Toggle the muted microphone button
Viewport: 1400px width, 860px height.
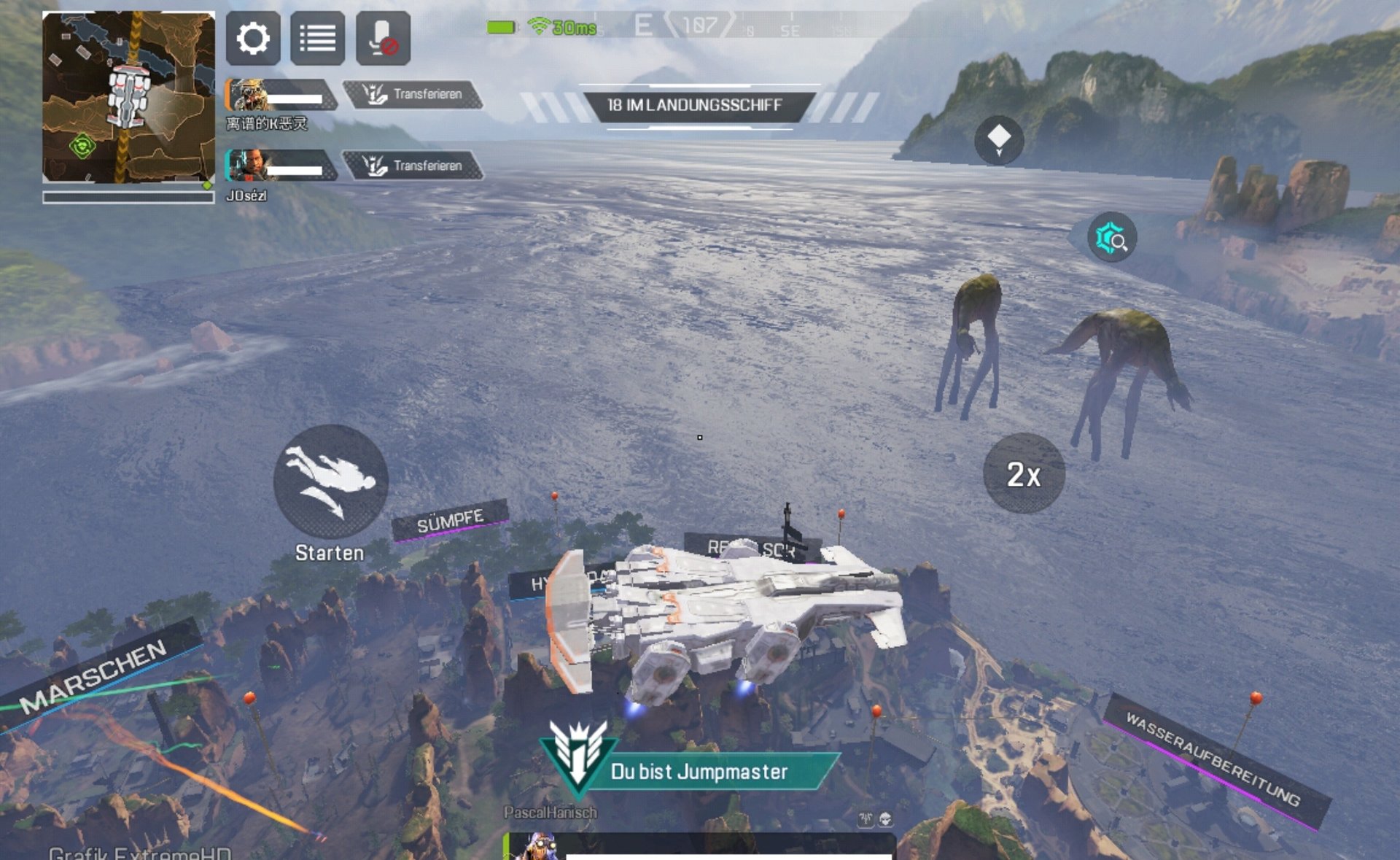383,38
